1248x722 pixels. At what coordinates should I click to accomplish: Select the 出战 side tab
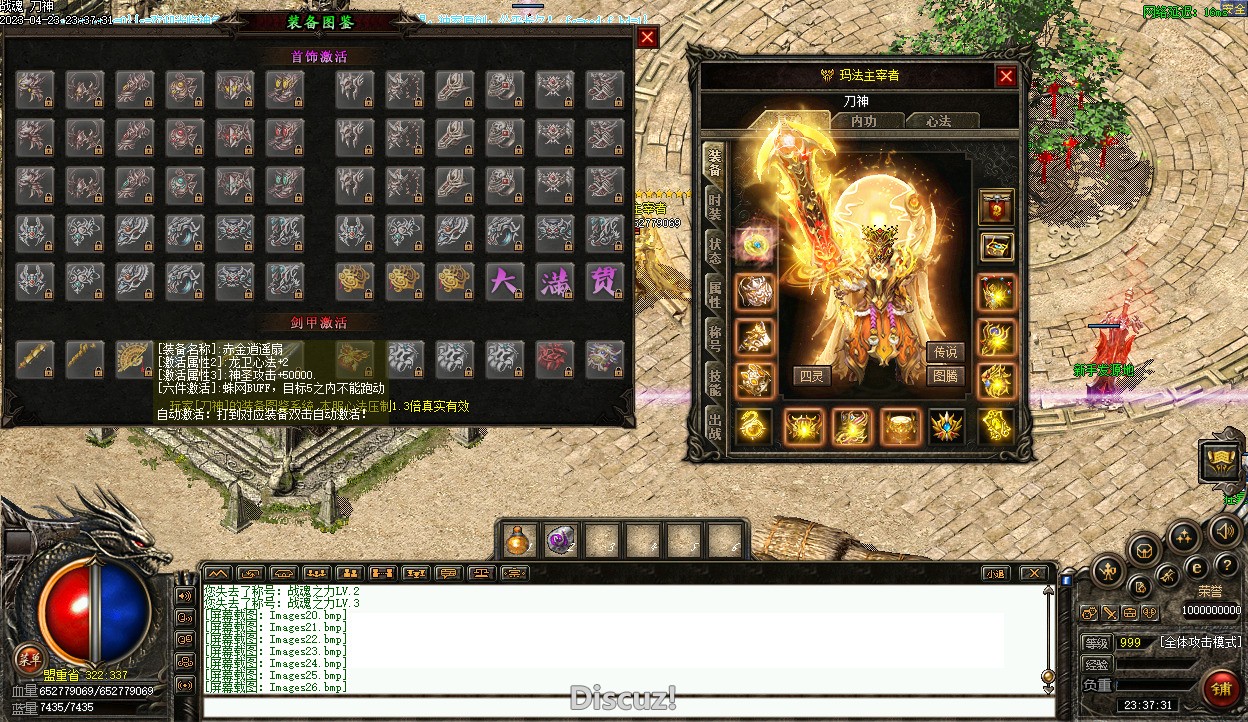714,424
